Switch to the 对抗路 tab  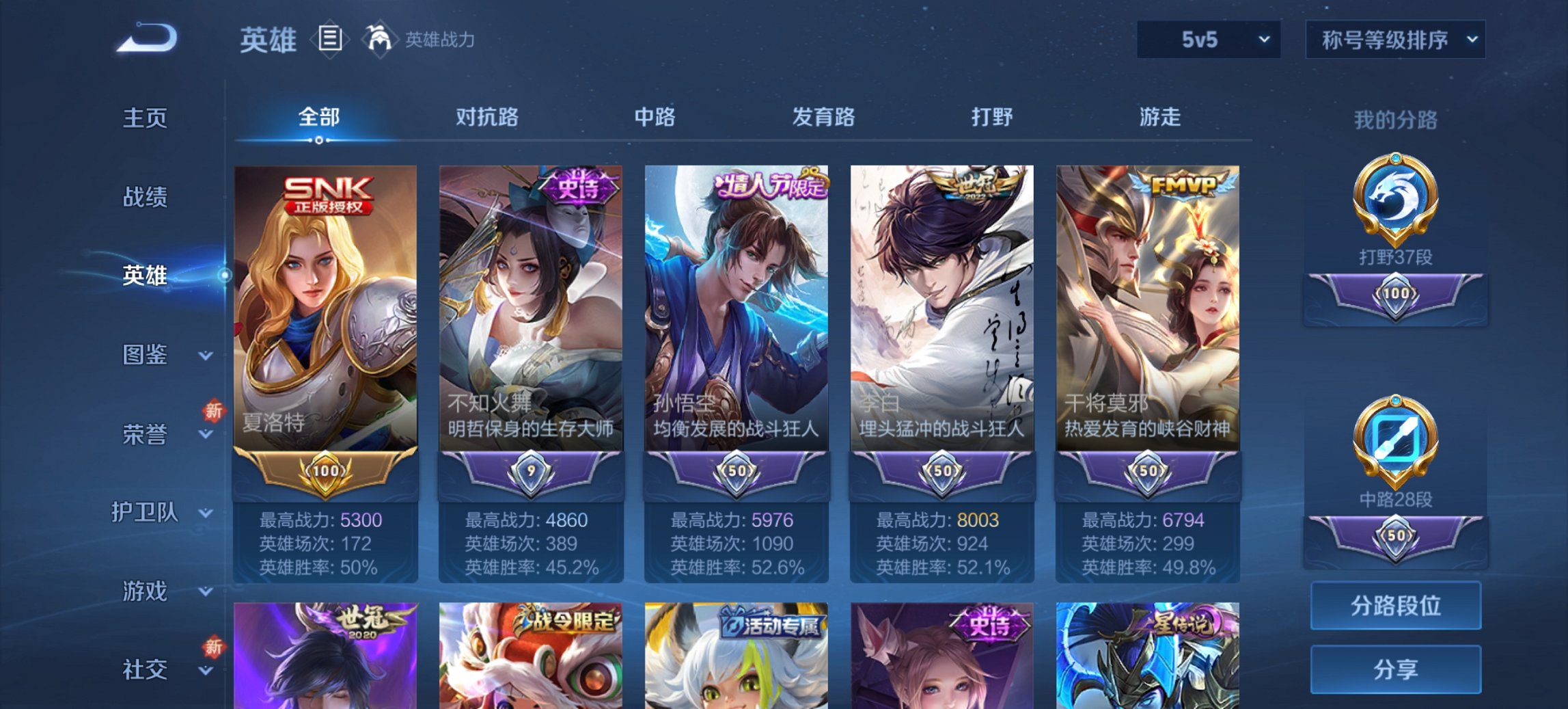(488, 118)
